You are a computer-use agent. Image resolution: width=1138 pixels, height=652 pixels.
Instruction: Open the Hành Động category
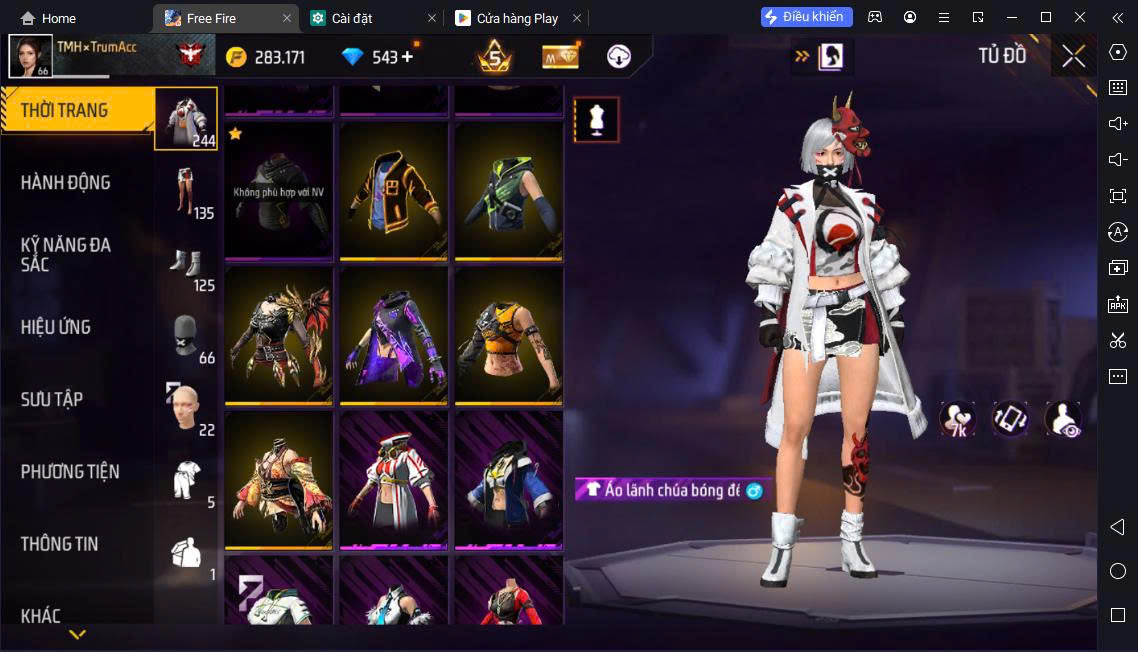(x=66, y=182)
